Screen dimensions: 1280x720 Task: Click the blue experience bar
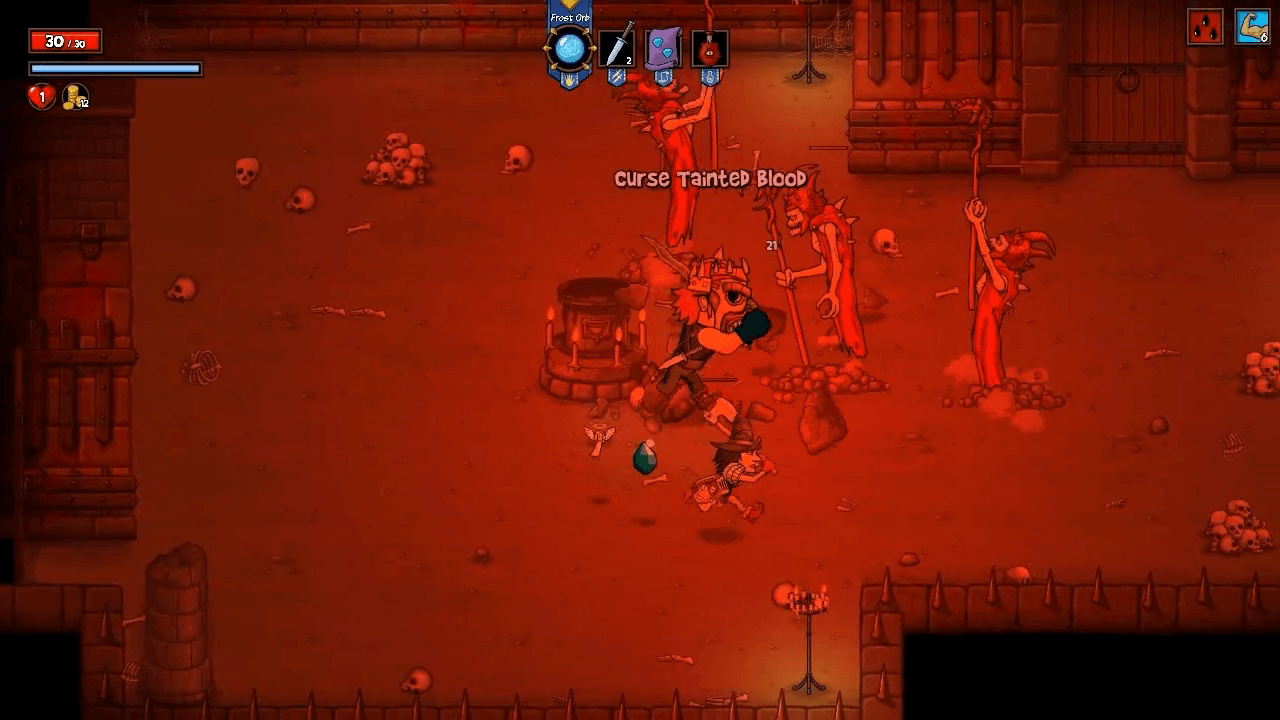[x=115, y=67]
